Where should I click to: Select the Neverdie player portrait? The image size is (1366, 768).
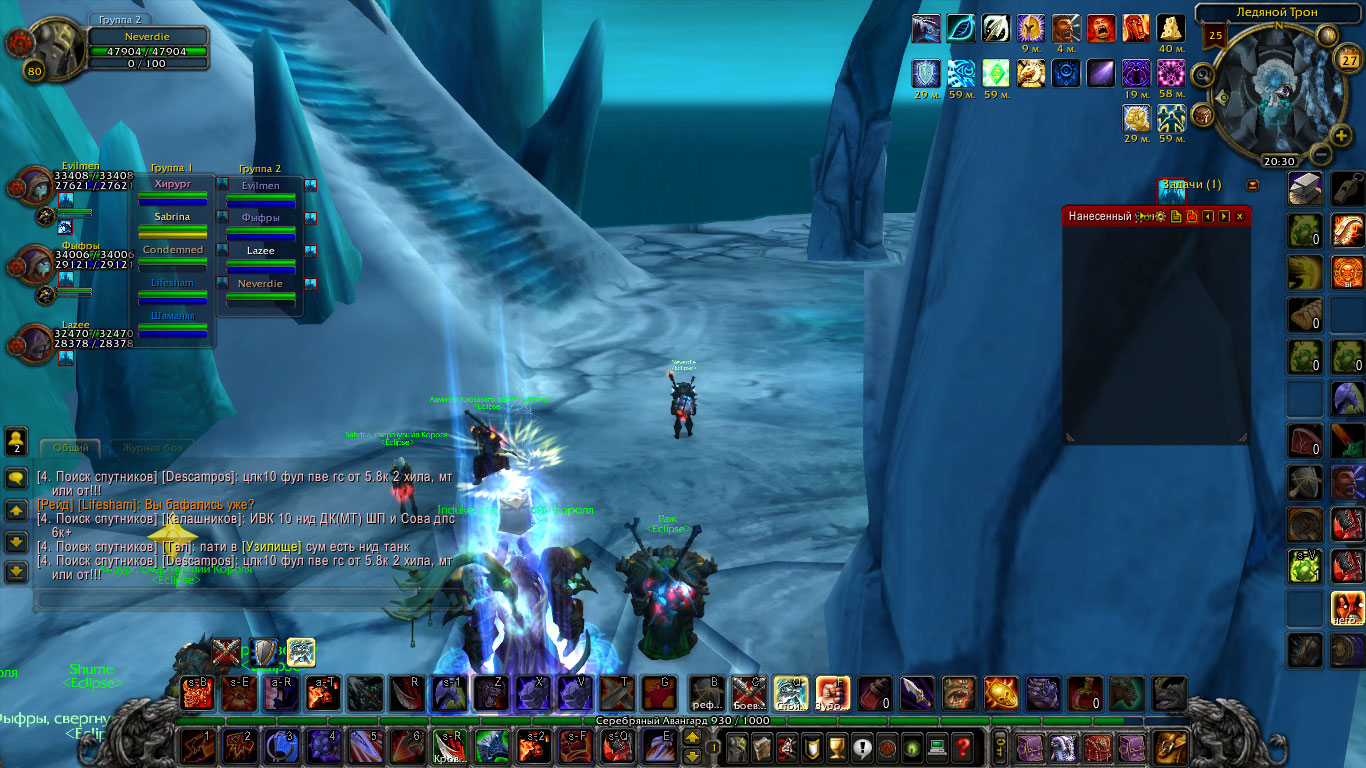point(52,48)
